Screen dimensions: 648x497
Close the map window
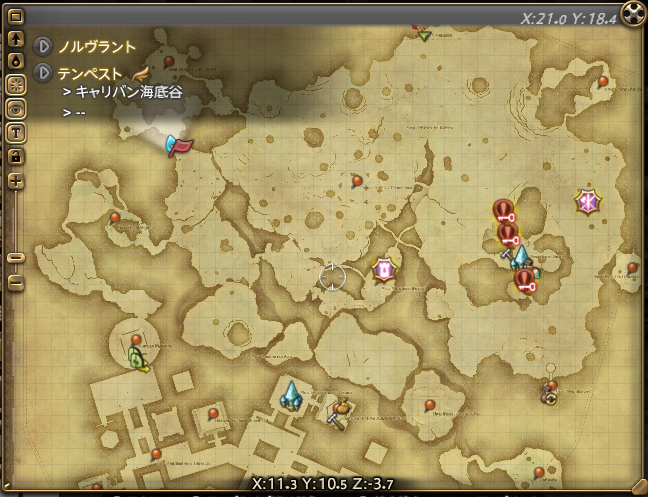coord(633,13)
